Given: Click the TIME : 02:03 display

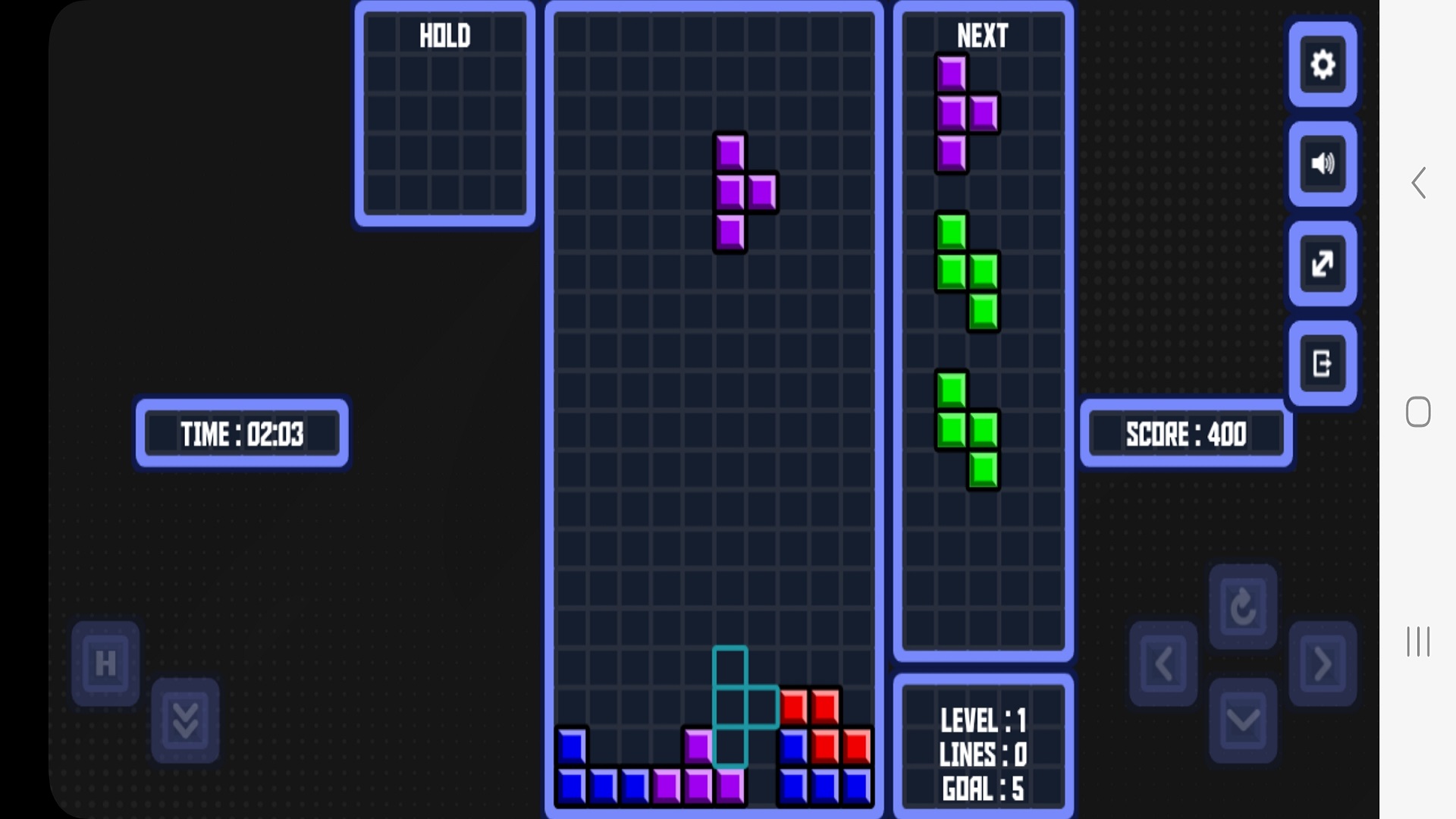Looking at the screenshot, I should tap(241, 434).
